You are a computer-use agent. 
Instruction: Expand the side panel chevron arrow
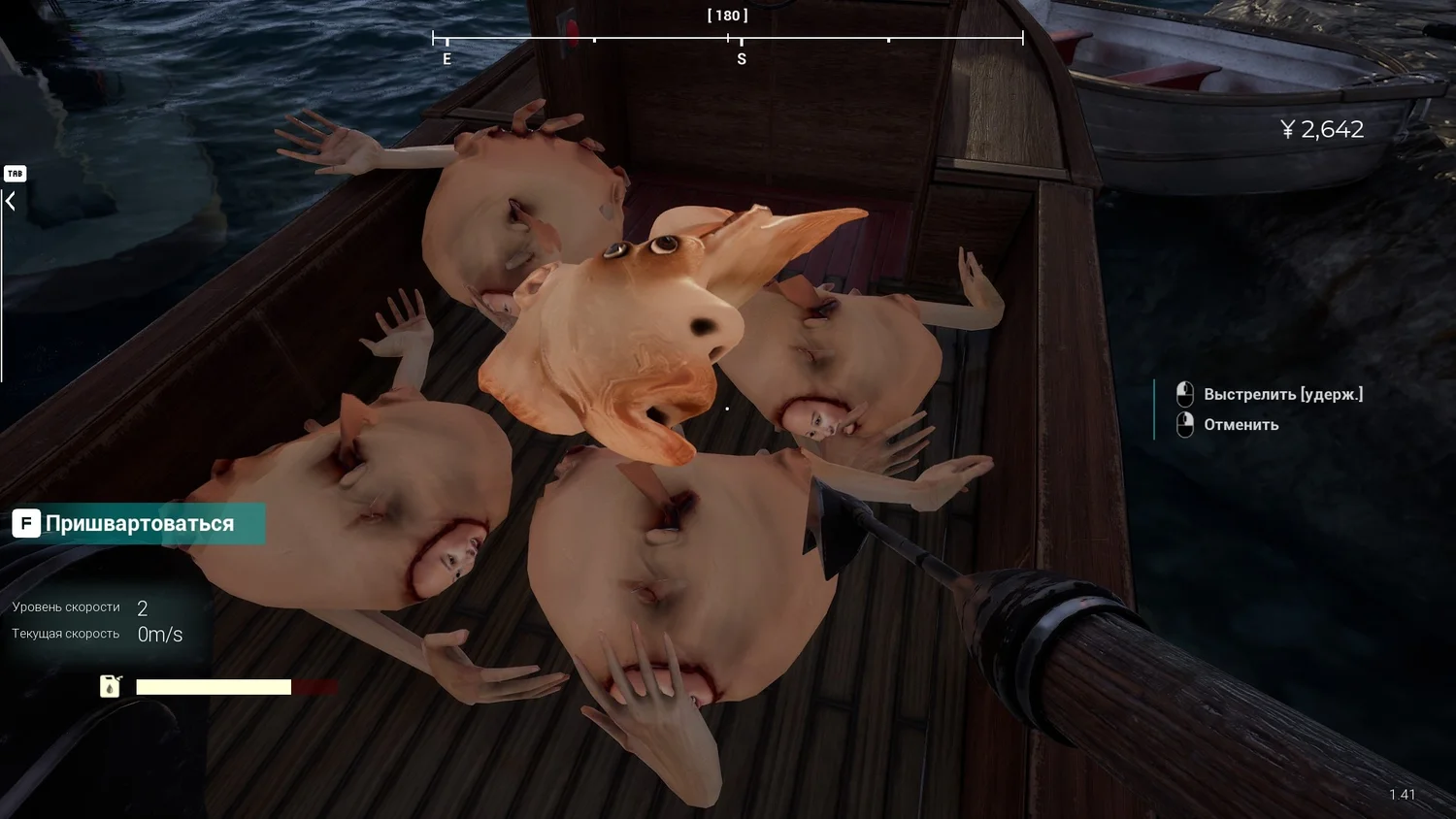[11, 202]
